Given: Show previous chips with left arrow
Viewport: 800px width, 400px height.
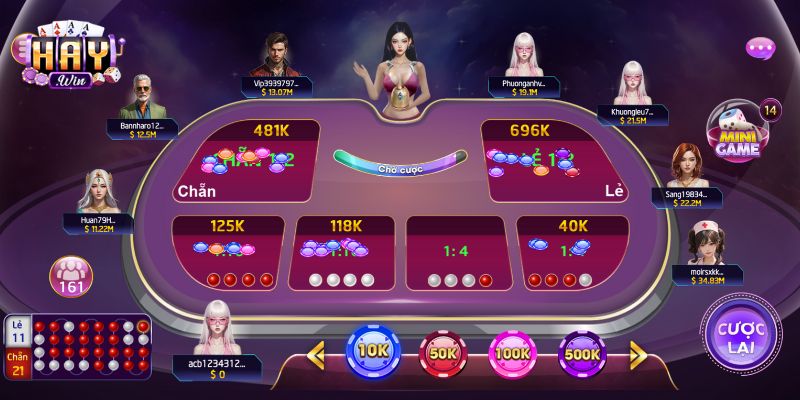Looking at the screenshot, I should [317, 353].
